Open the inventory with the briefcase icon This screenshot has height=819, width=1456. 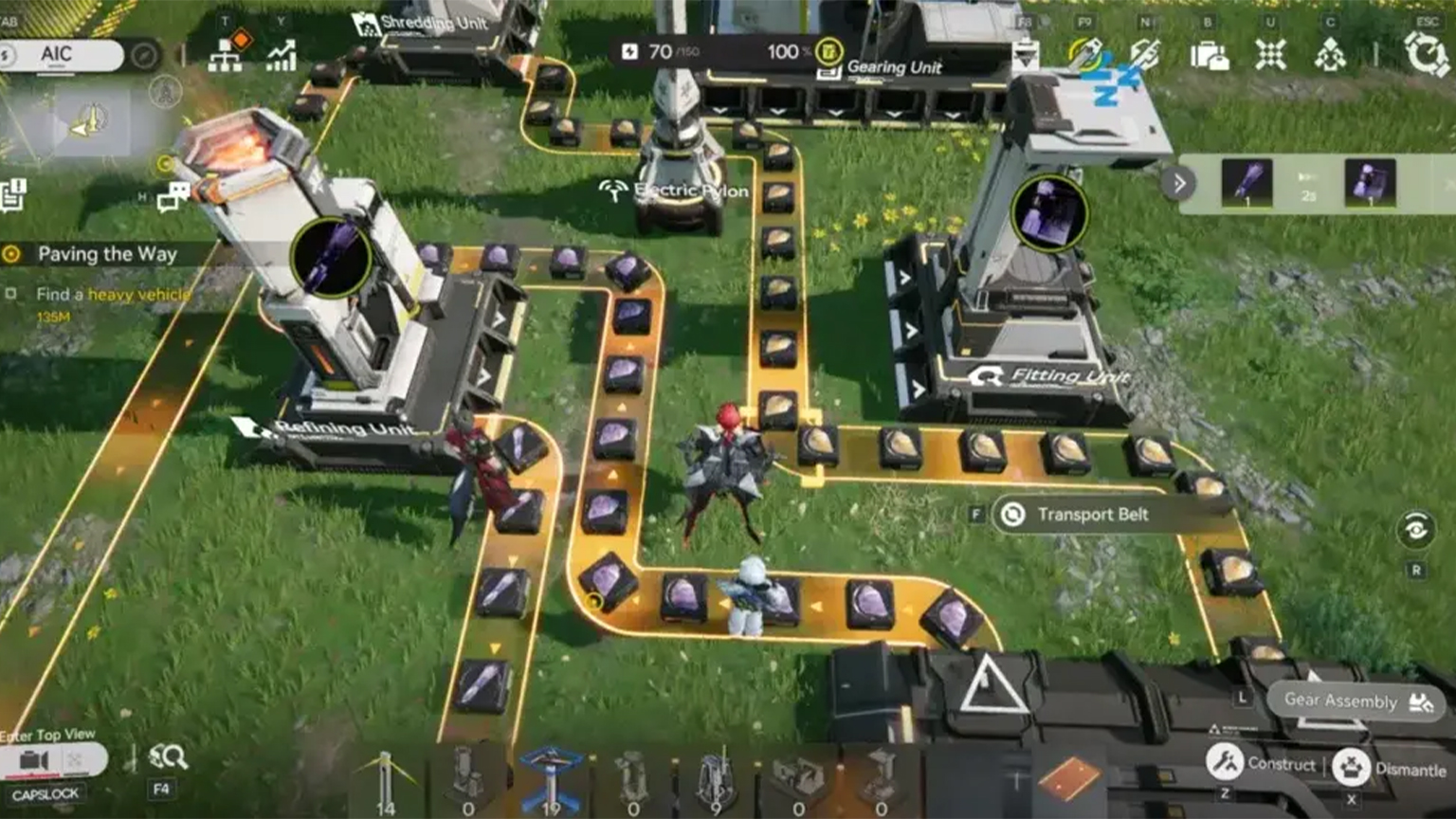coord(1210,54)
